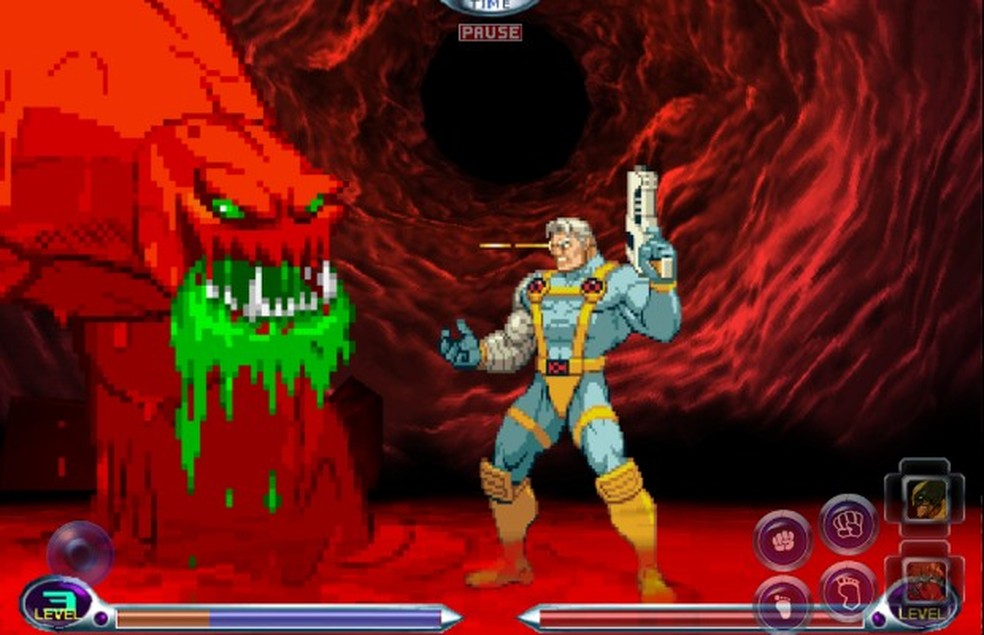Tap the small fist light punch button
Image resolution: width=984 pixels, height=635 pixels.
click(782, 540)
